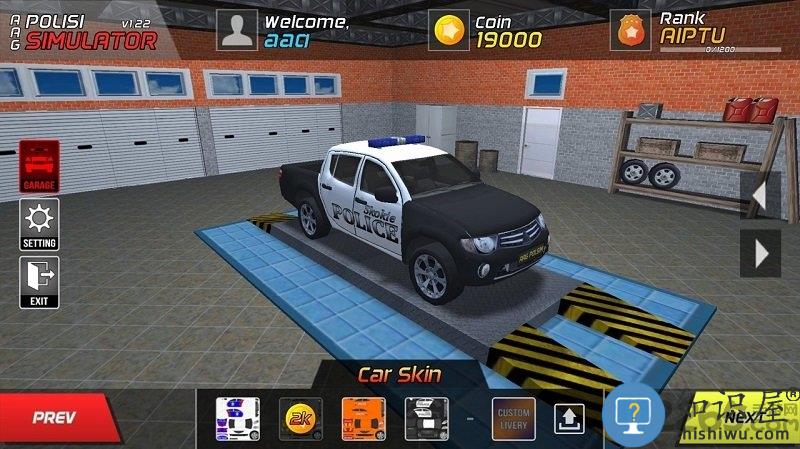The image size is (800, 449).
Task: Switch to the previous car with left arrow
Action: click(759, 194)
